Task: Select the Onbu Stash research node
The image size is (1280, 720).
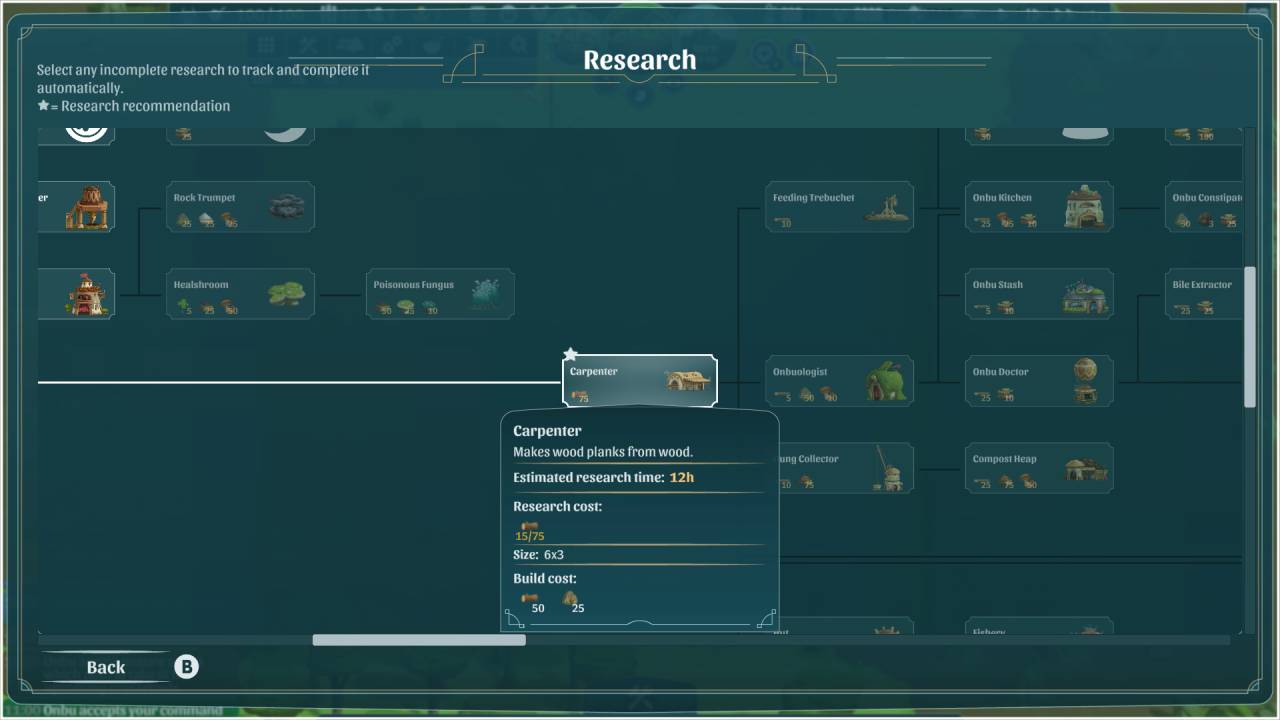Action: click(x=1039, y=294)
